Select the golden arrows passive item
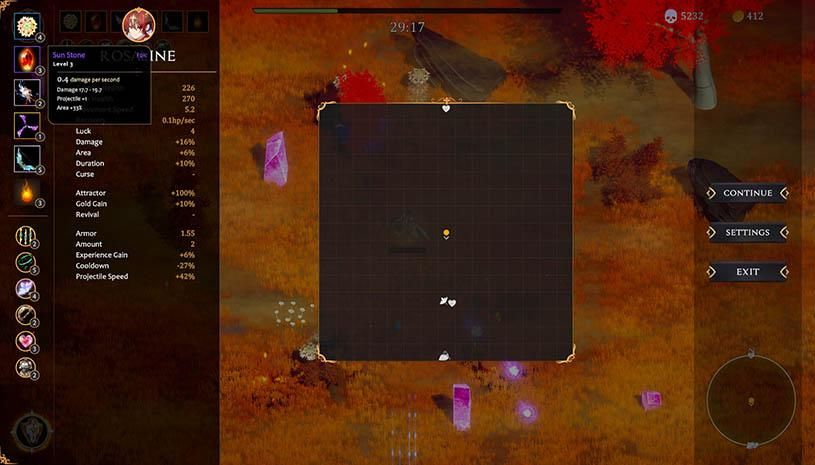Viewport: 815px width, 465px height. coord(26,236)
